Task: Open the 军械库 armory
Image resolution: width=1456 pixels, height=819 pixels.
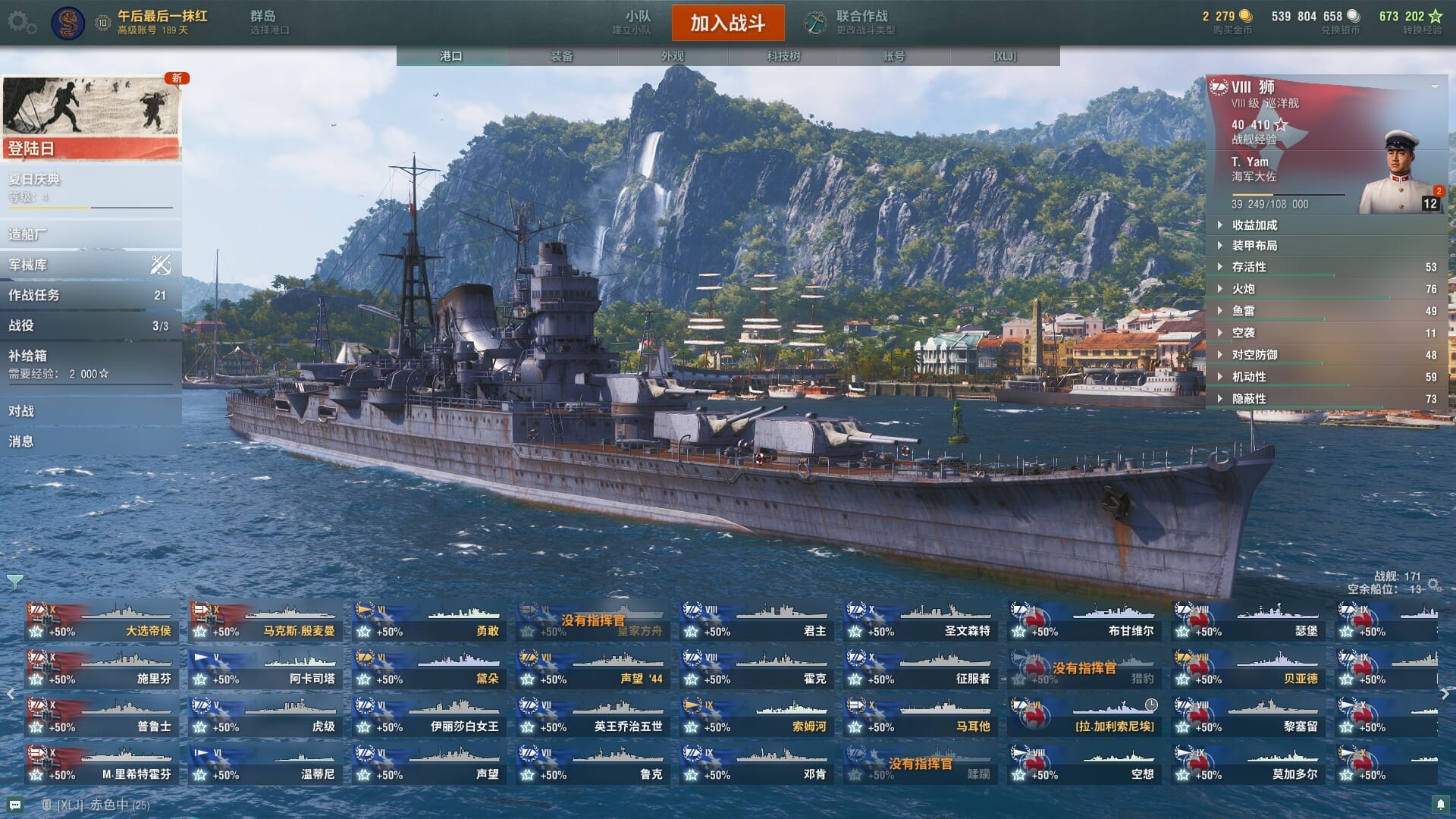Action: pyautogui.click(x=89, y=265)
